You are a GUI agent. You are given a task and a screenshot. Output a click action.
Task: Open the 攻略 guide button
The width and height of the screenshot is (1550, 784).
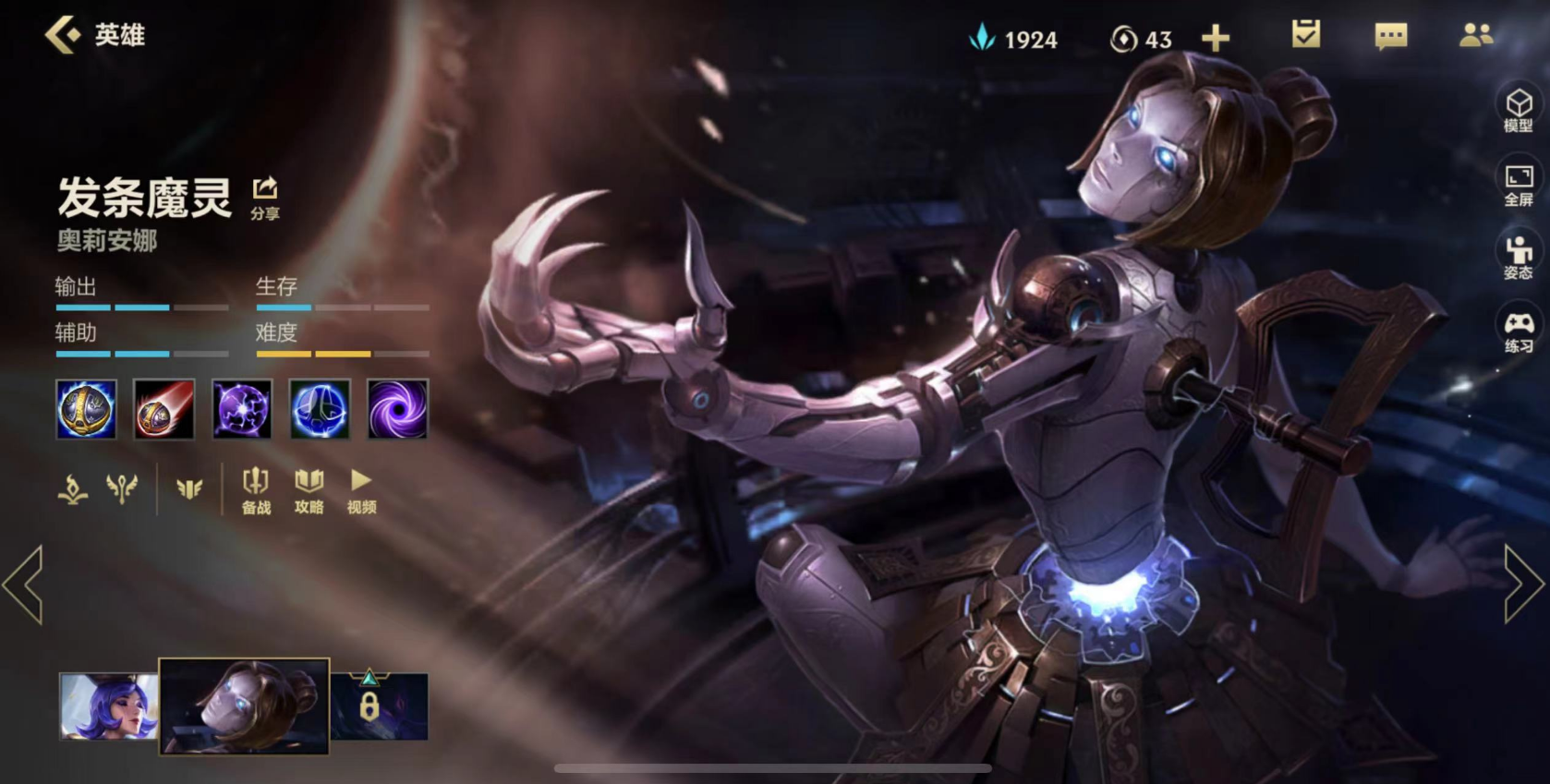pyautogui.click(x=309, y=490)
